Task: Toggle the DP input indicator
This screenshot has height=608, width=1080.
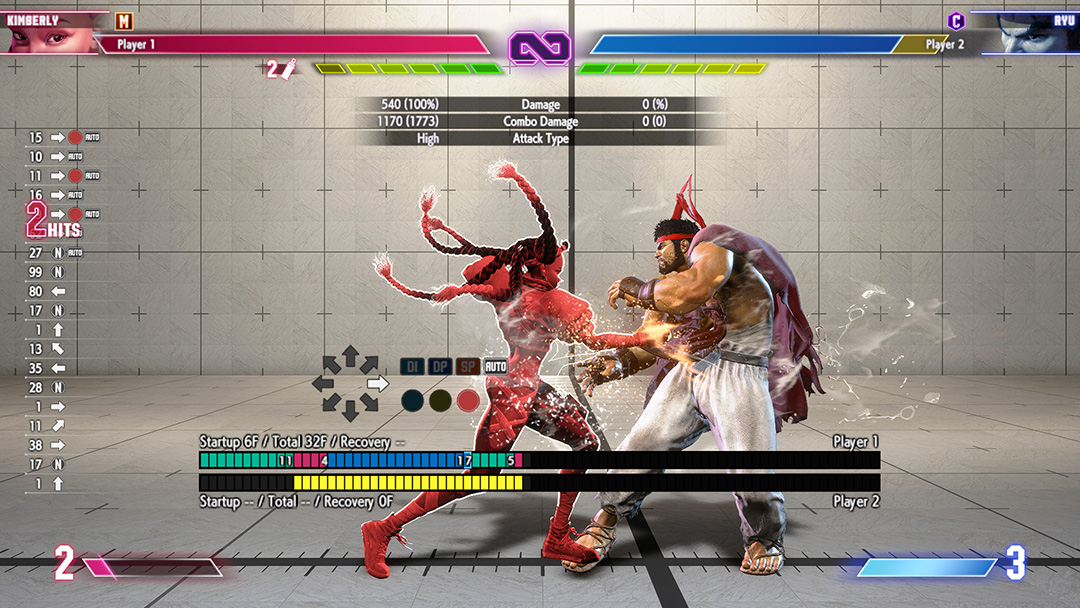Action: [440, 367]
